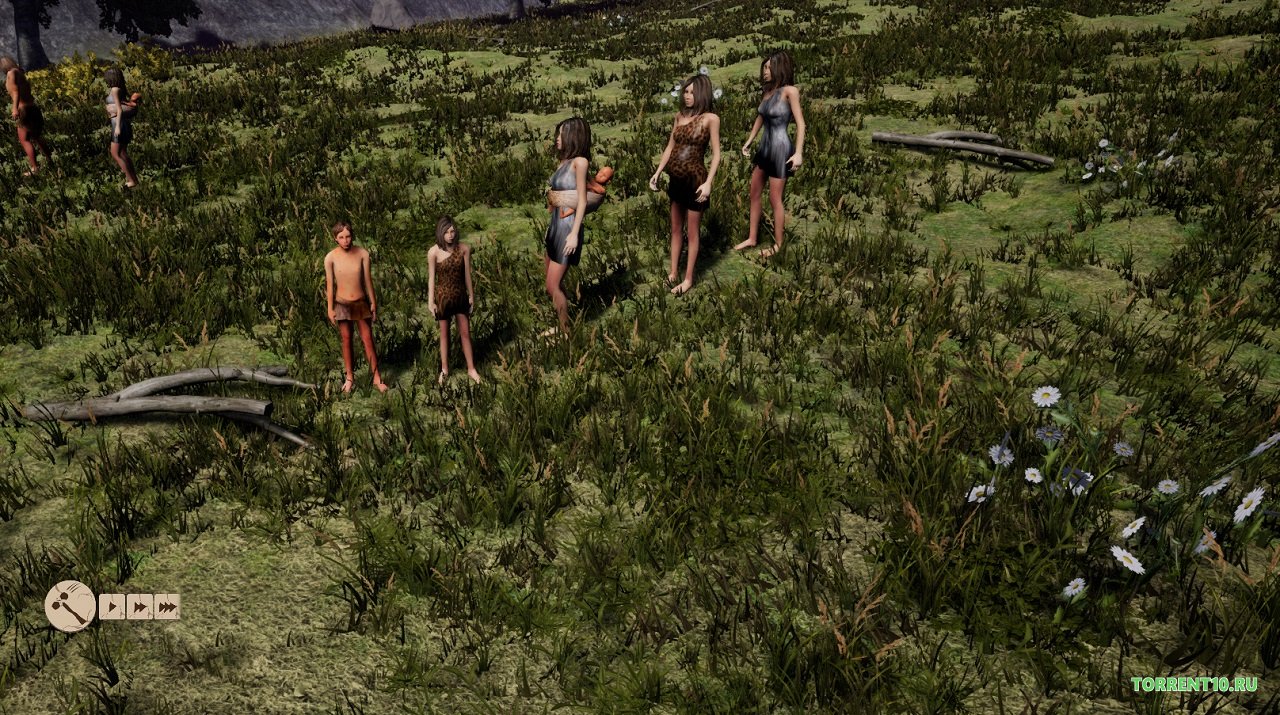Set game speed to normal play
The height and width of the screenshot is (715, 1280).
click(x=112, y=606)
